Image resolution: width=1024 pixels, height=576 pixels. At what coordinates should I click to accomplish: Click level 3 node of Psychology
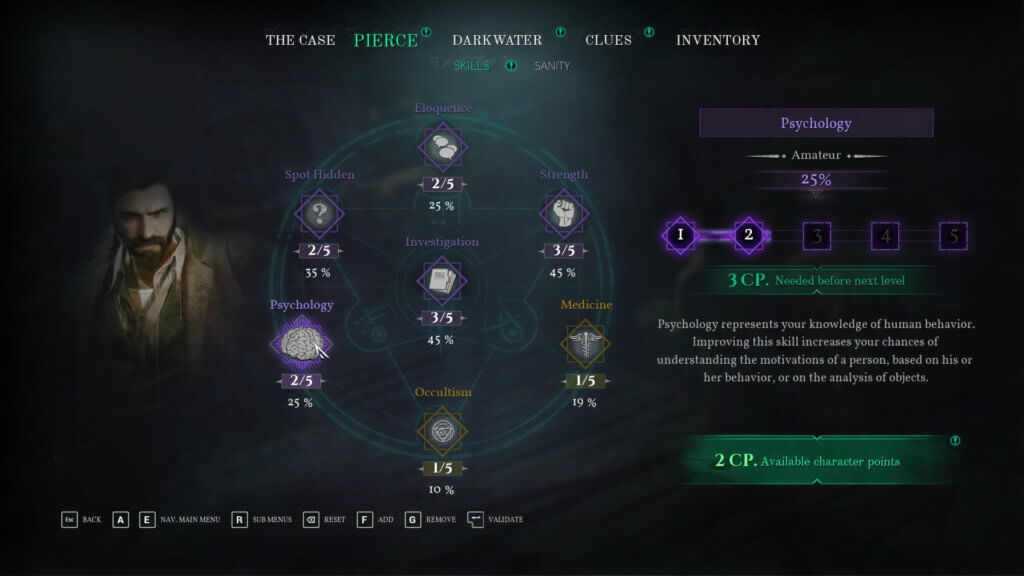[817, 236]
